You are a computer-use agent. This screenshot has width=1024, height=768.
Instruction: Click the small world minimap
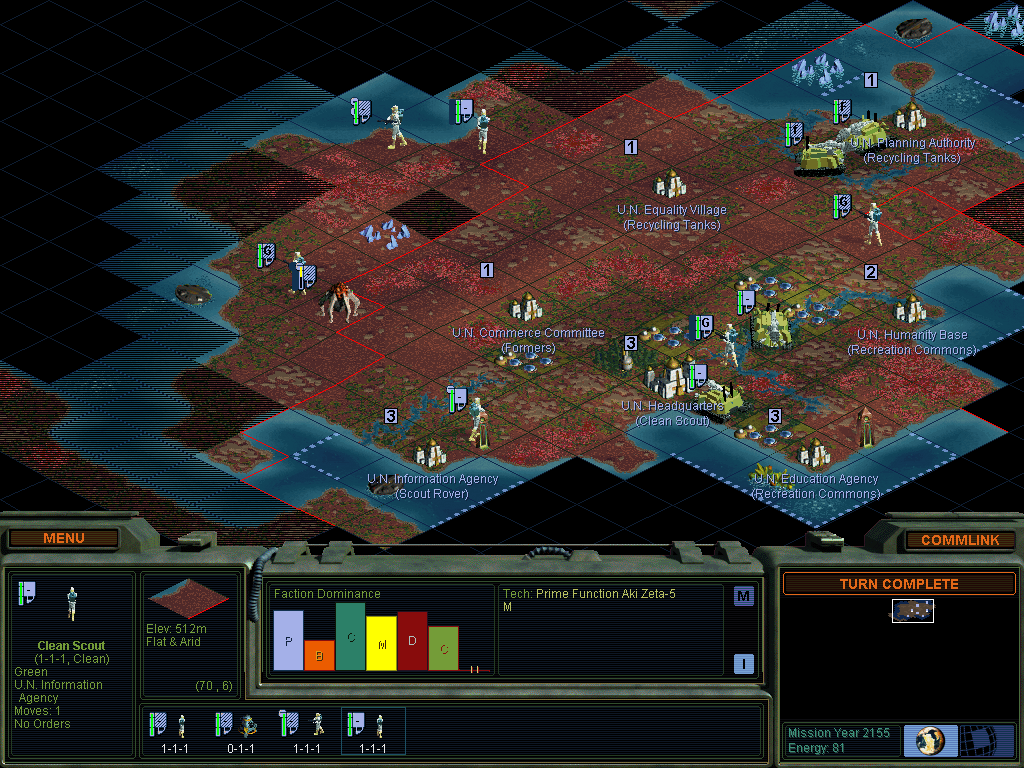(x=913, y=611)
